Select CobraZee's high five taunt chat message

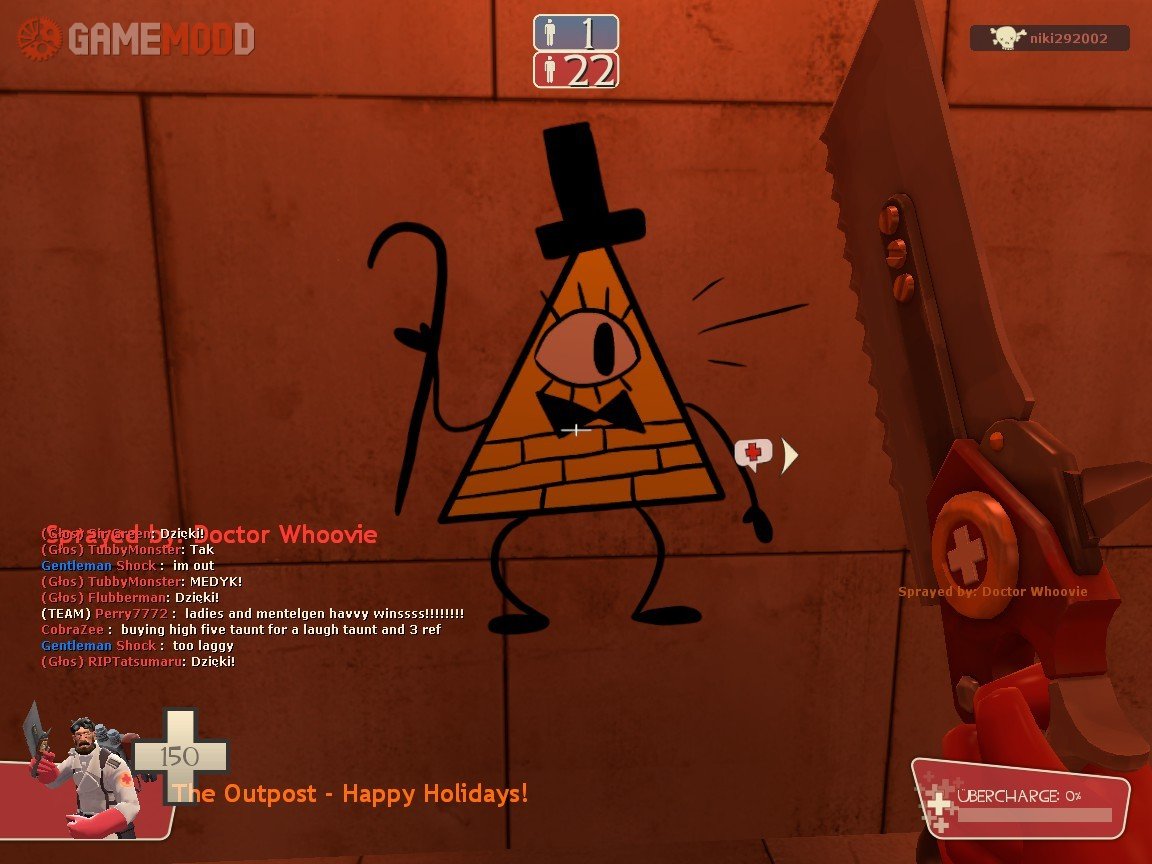pos(241,630)
